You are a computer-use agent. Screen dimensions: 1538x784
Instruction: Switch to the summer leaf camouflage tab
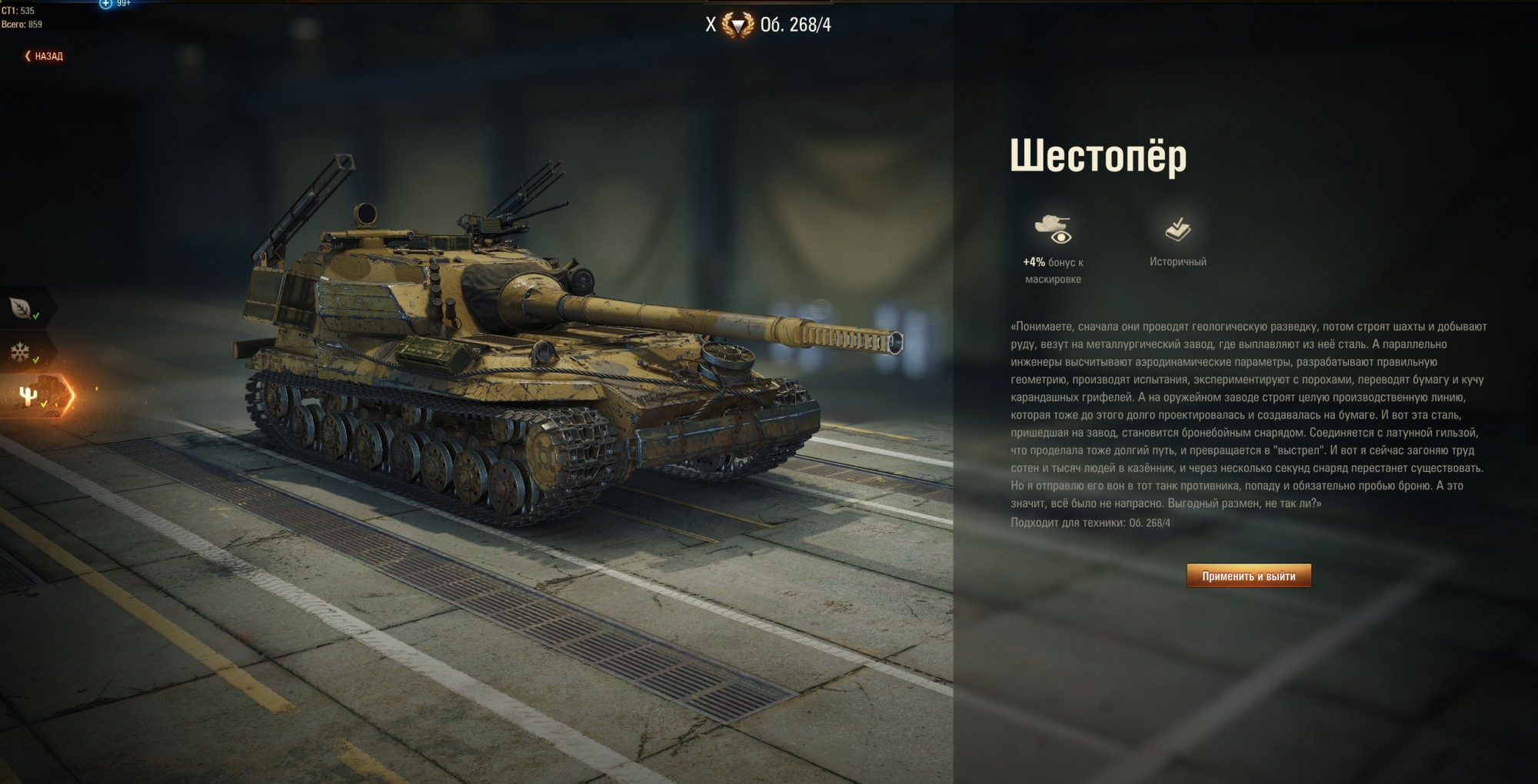22,308
